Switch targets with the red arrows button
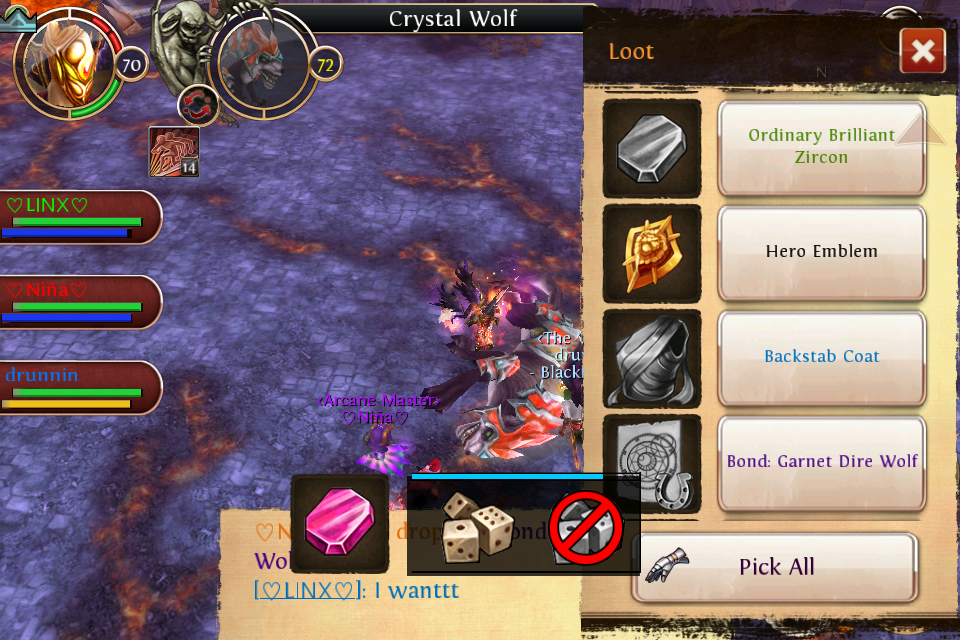 point(198,105)
